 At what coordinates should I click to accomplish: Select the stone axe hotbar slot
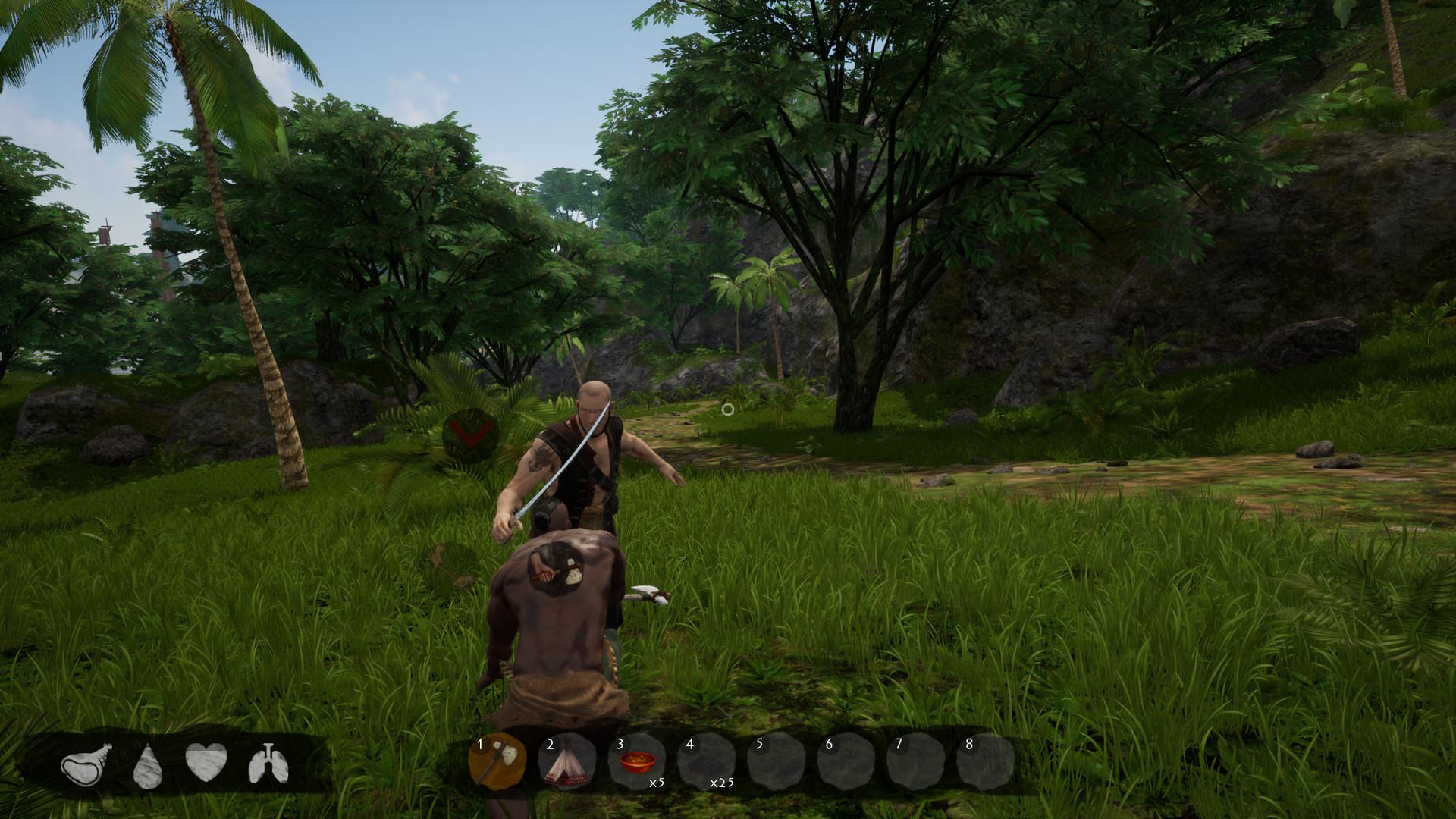click(x=497, y=761)
